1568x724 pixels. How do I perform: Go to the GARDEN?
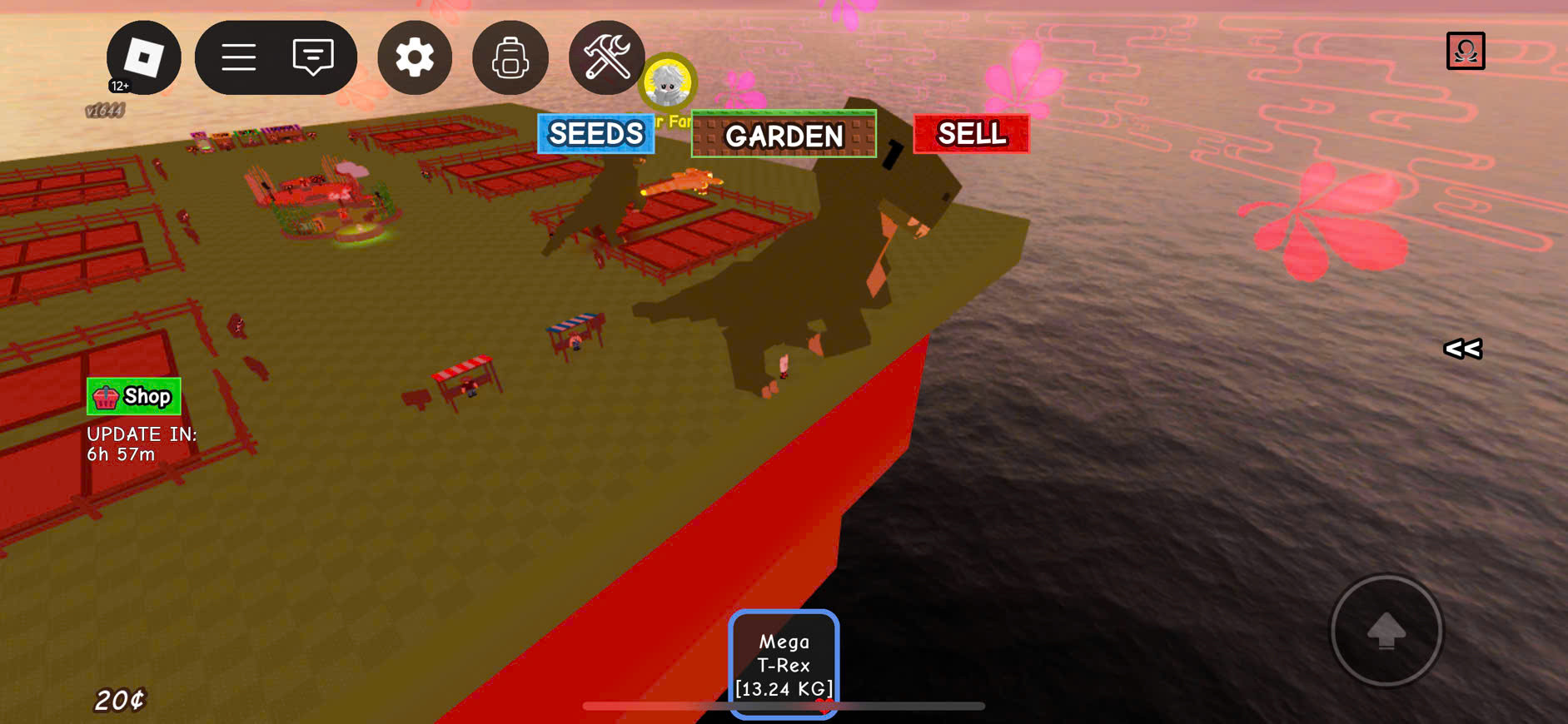(x=784, y=135)
